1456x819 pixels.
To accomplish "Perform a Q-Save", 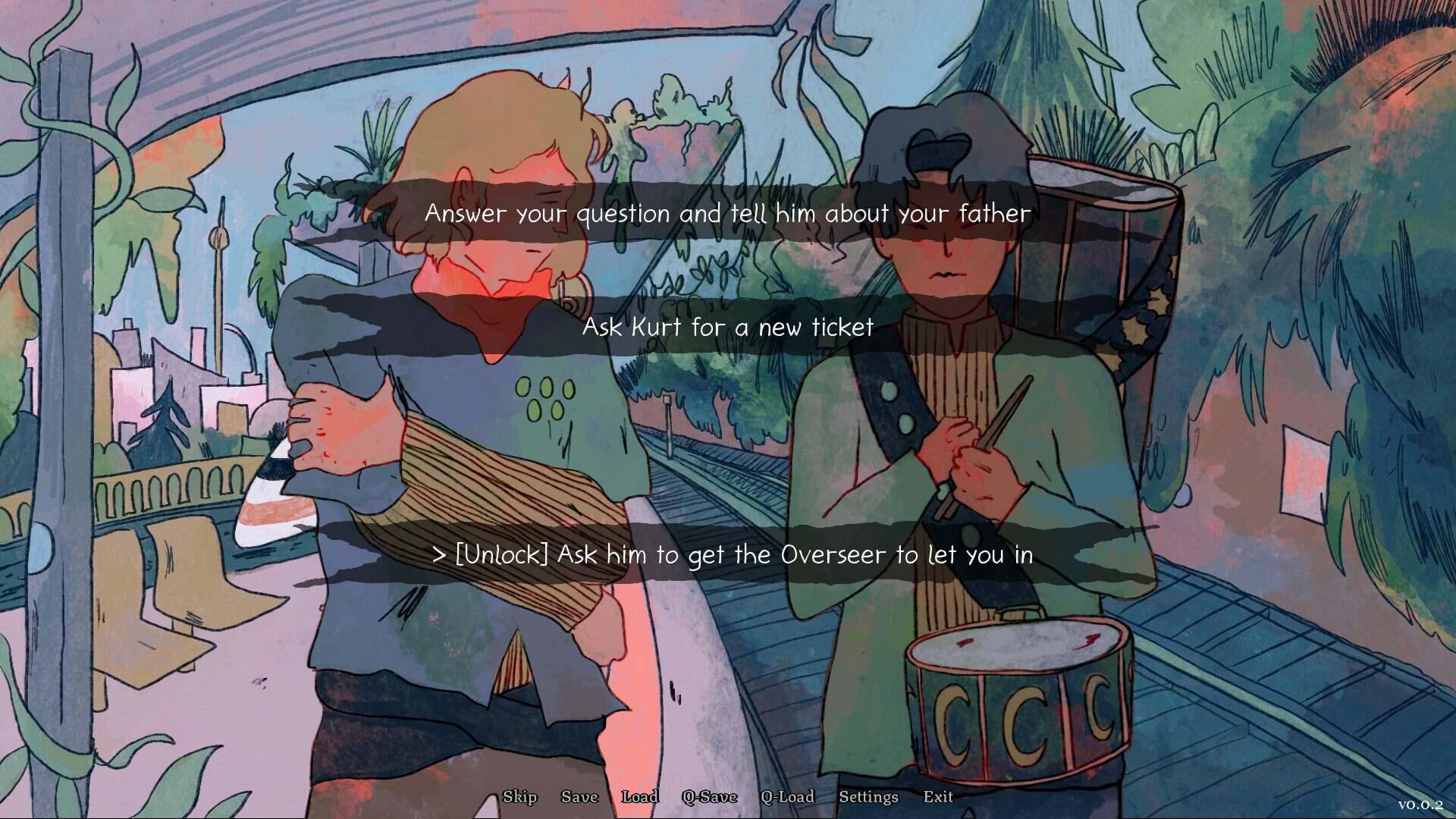I will (710, 797).
